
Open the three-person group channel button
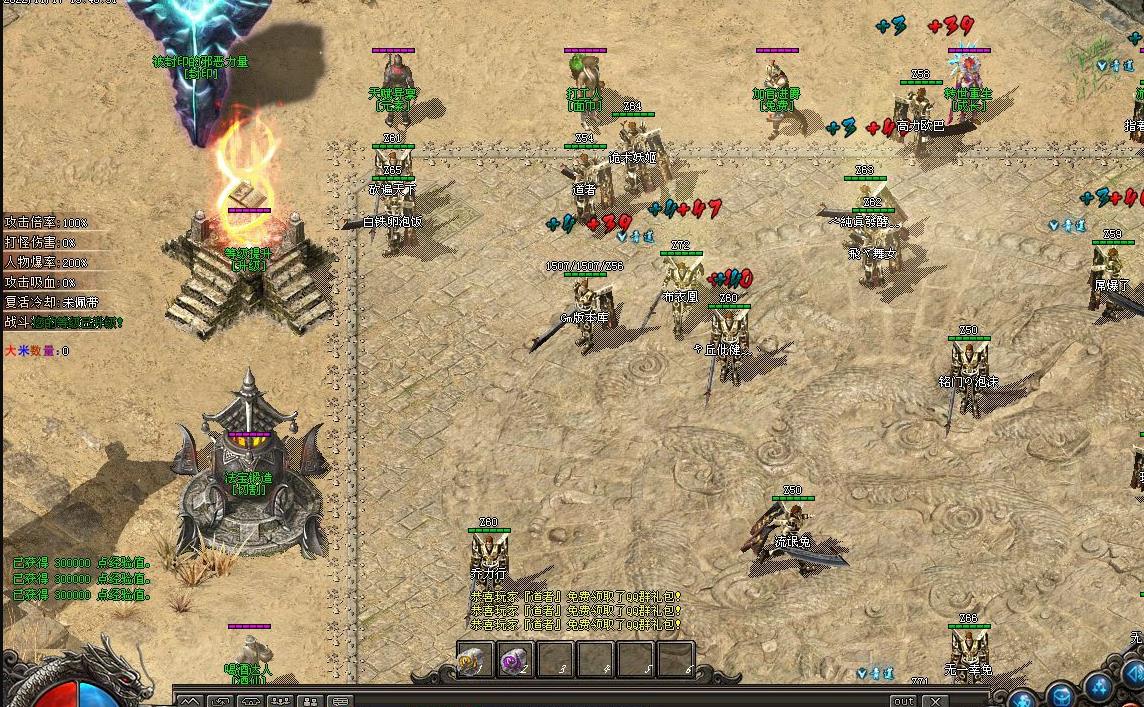click(280, 701)
